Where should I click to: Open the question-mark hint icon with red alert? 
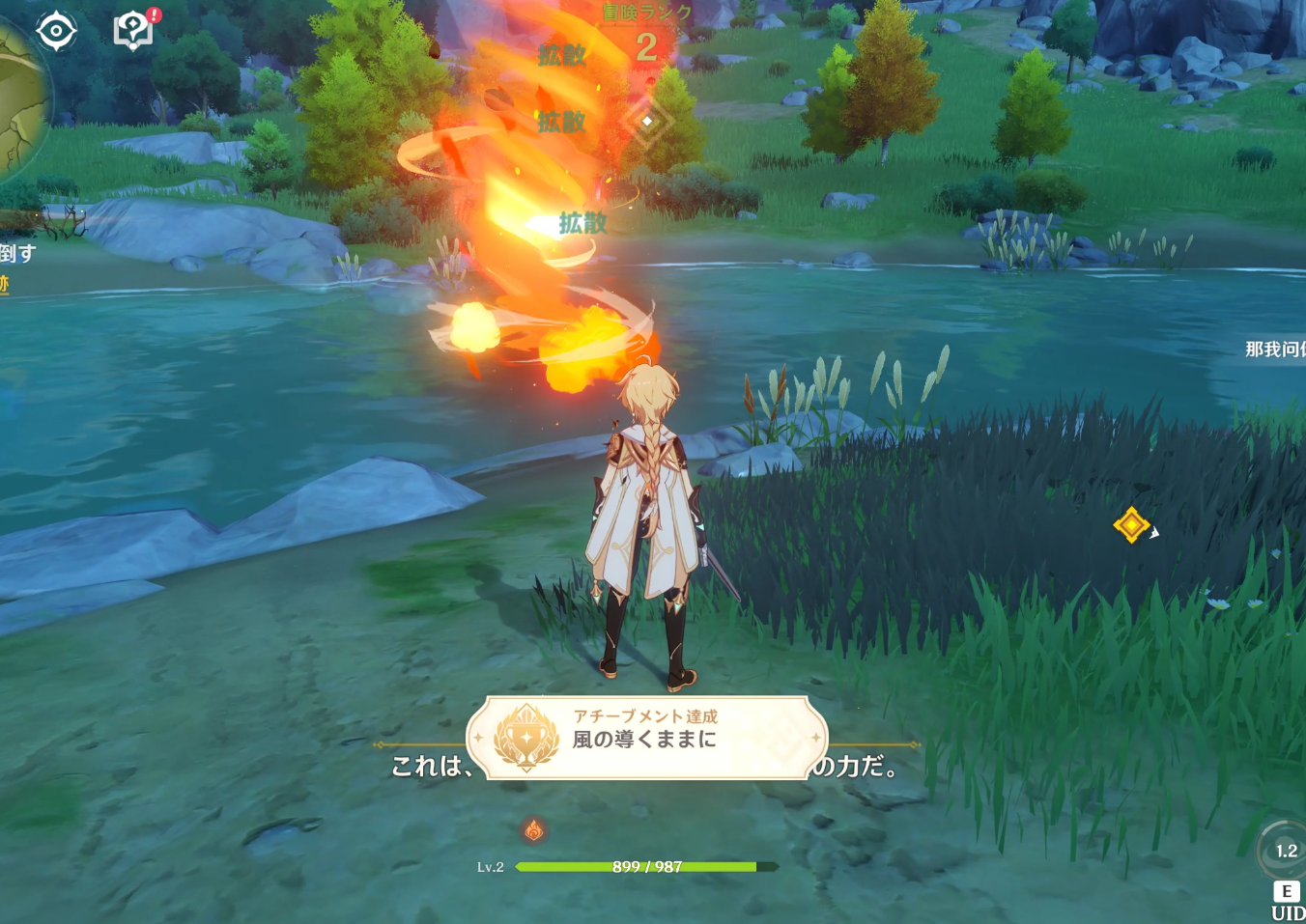click(x=134, y=30)
